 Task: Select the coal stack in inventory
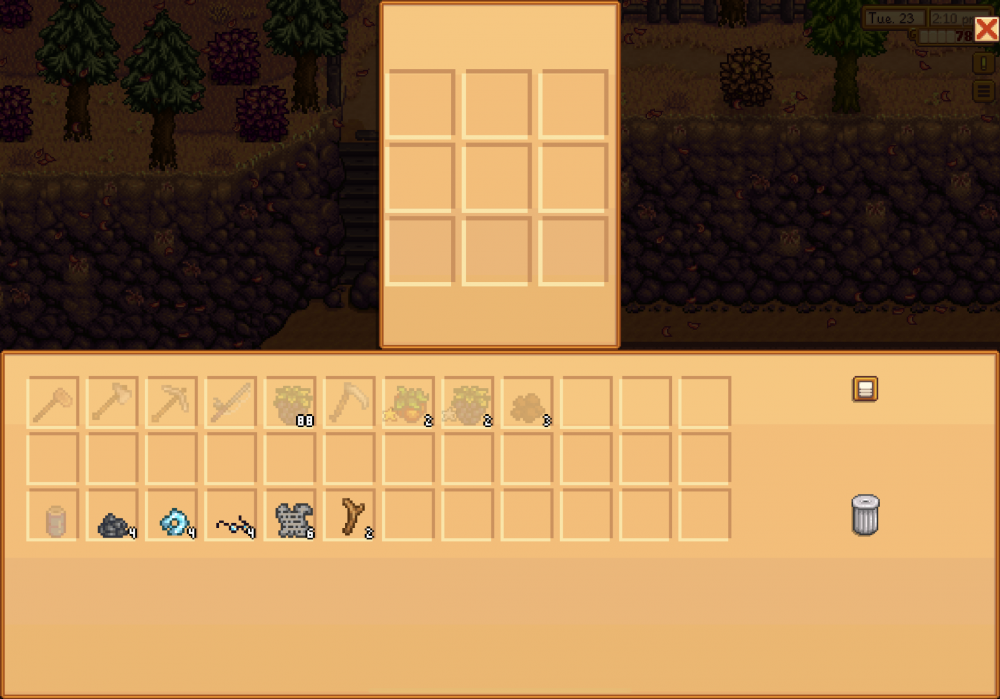click(x=113, y=516)
